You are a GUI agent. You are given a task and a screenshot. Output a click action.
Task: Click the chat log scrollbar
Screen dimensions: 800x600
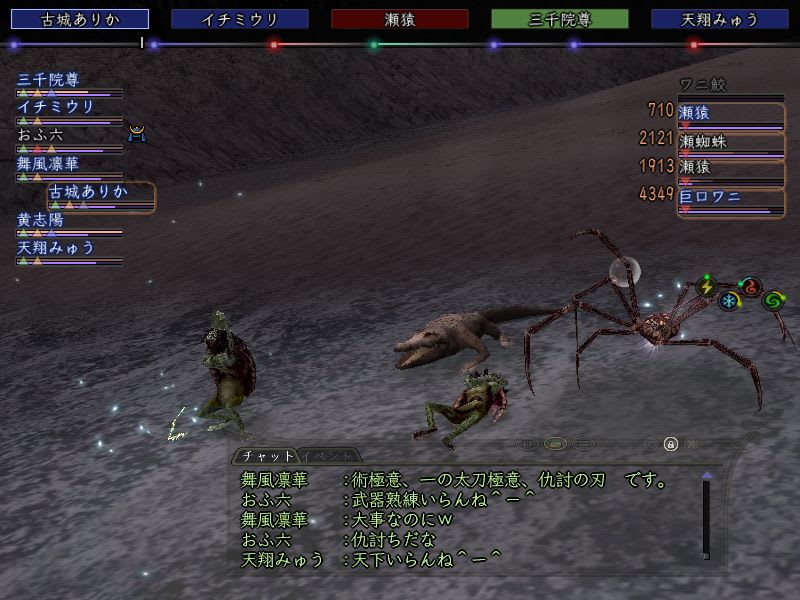706,520
